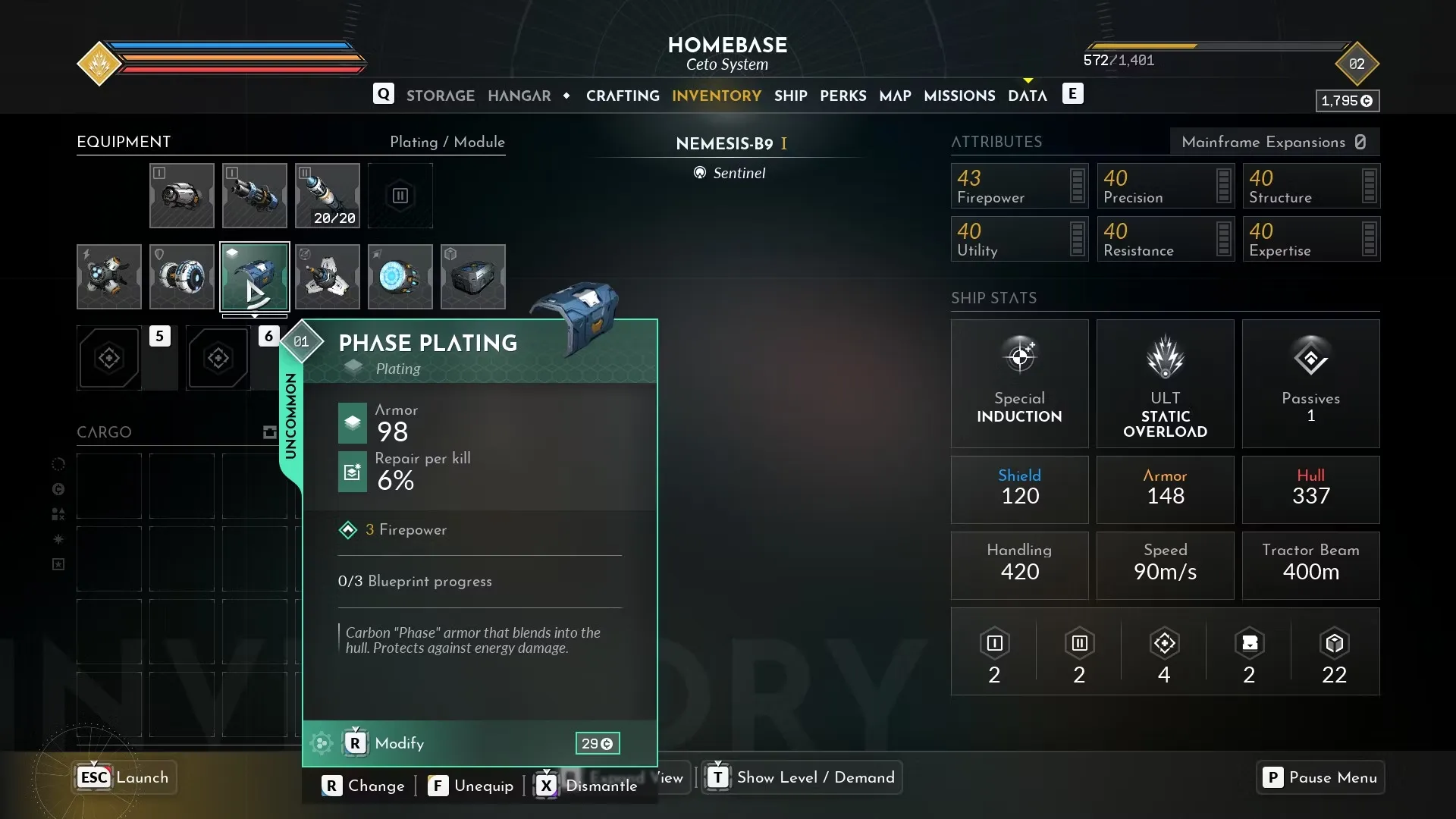This screenshot has height=819, width=1456.
Task: Select the Ship tab
Action: click(x=790, y=96)
